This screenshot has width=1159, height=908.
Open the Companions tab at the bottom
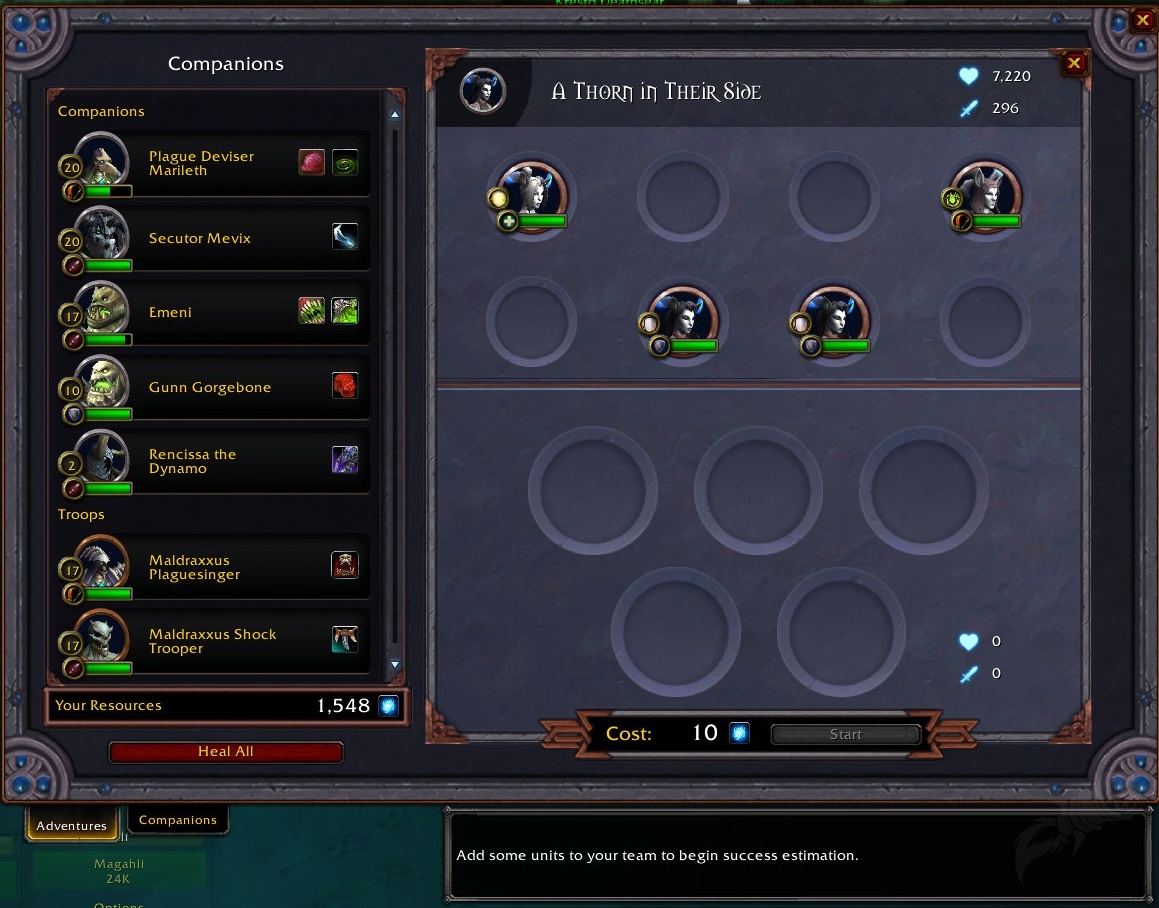point(178,820)
